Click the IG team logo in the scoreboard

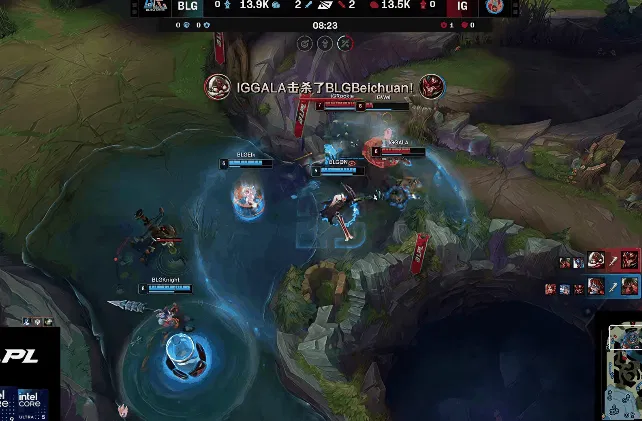pyautogui.click(x=492, y=6)
